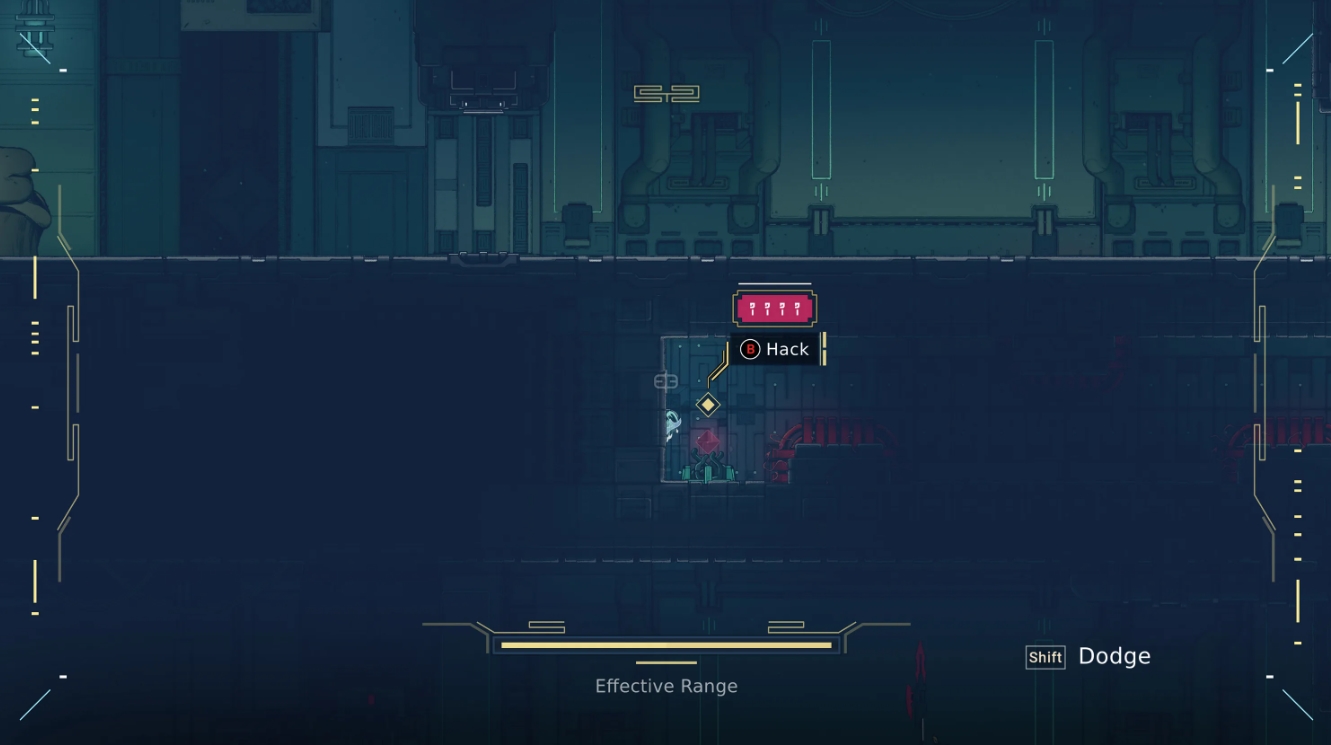Click the pink four-pin hack panel
1331x745 pixels.
click(x=774, y=309)
